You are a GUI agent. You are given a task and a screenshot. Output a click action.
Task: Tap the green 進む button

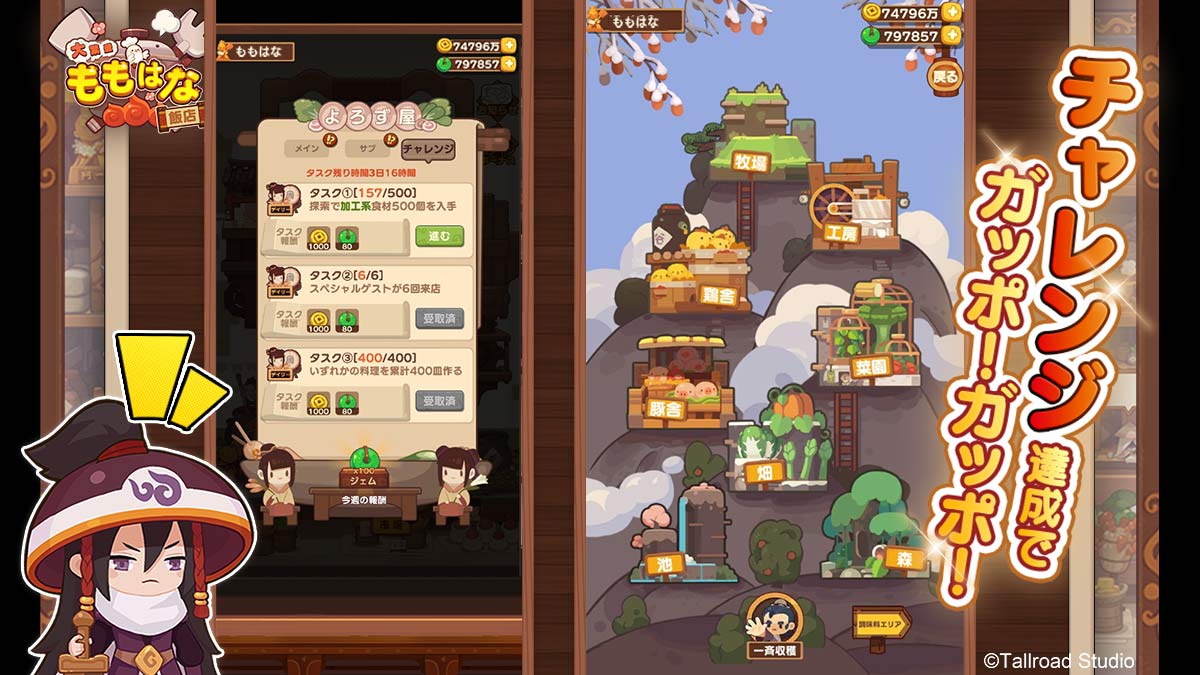439,237
